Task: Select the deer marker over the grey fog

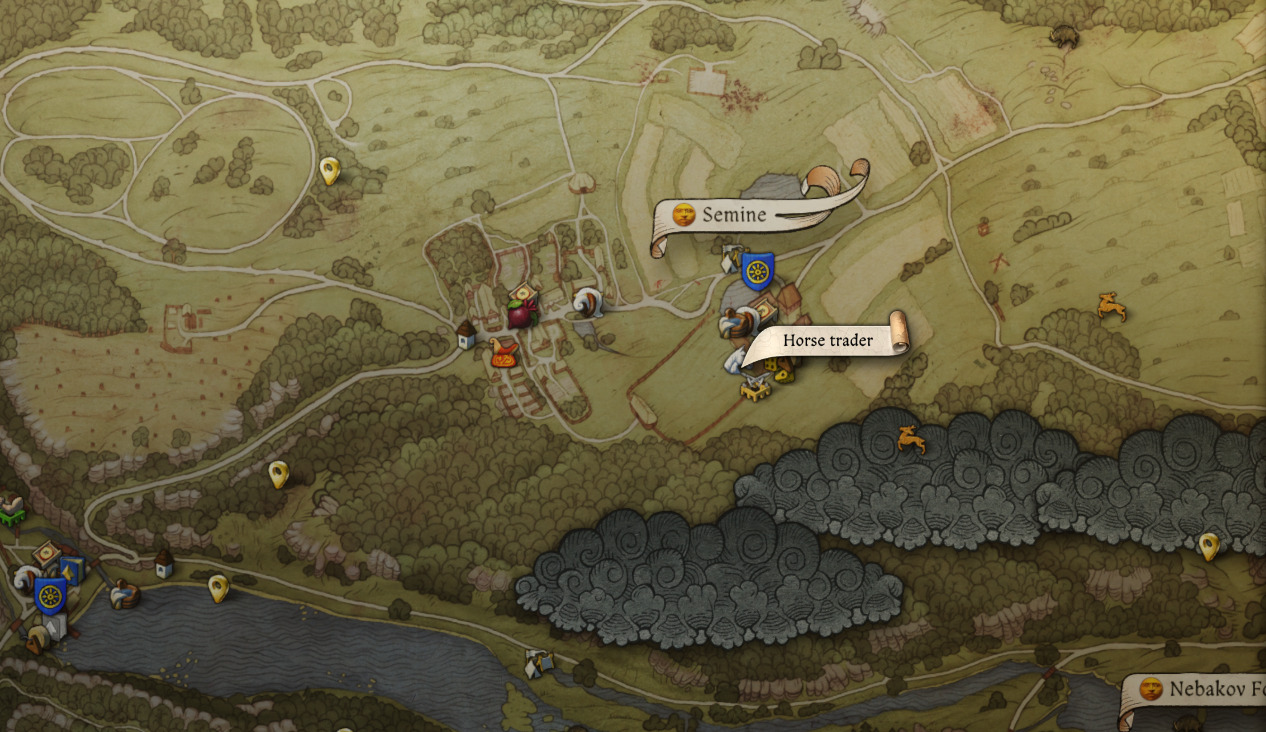Action: click(910, 439)
